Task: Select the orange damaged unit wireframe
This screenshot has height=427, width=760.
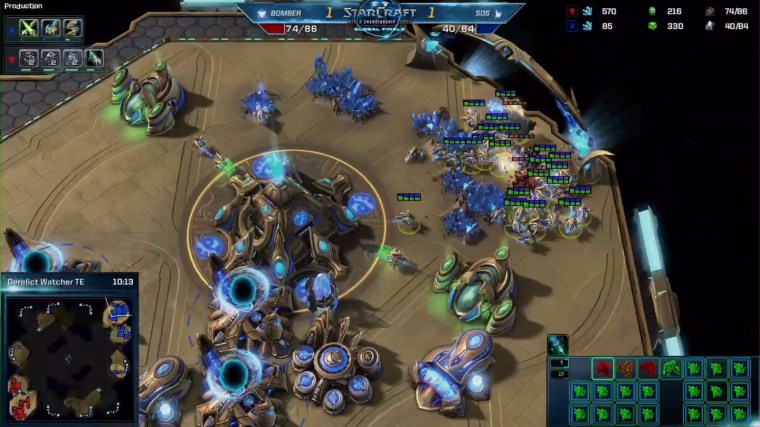Action: [x=625, y=368]
